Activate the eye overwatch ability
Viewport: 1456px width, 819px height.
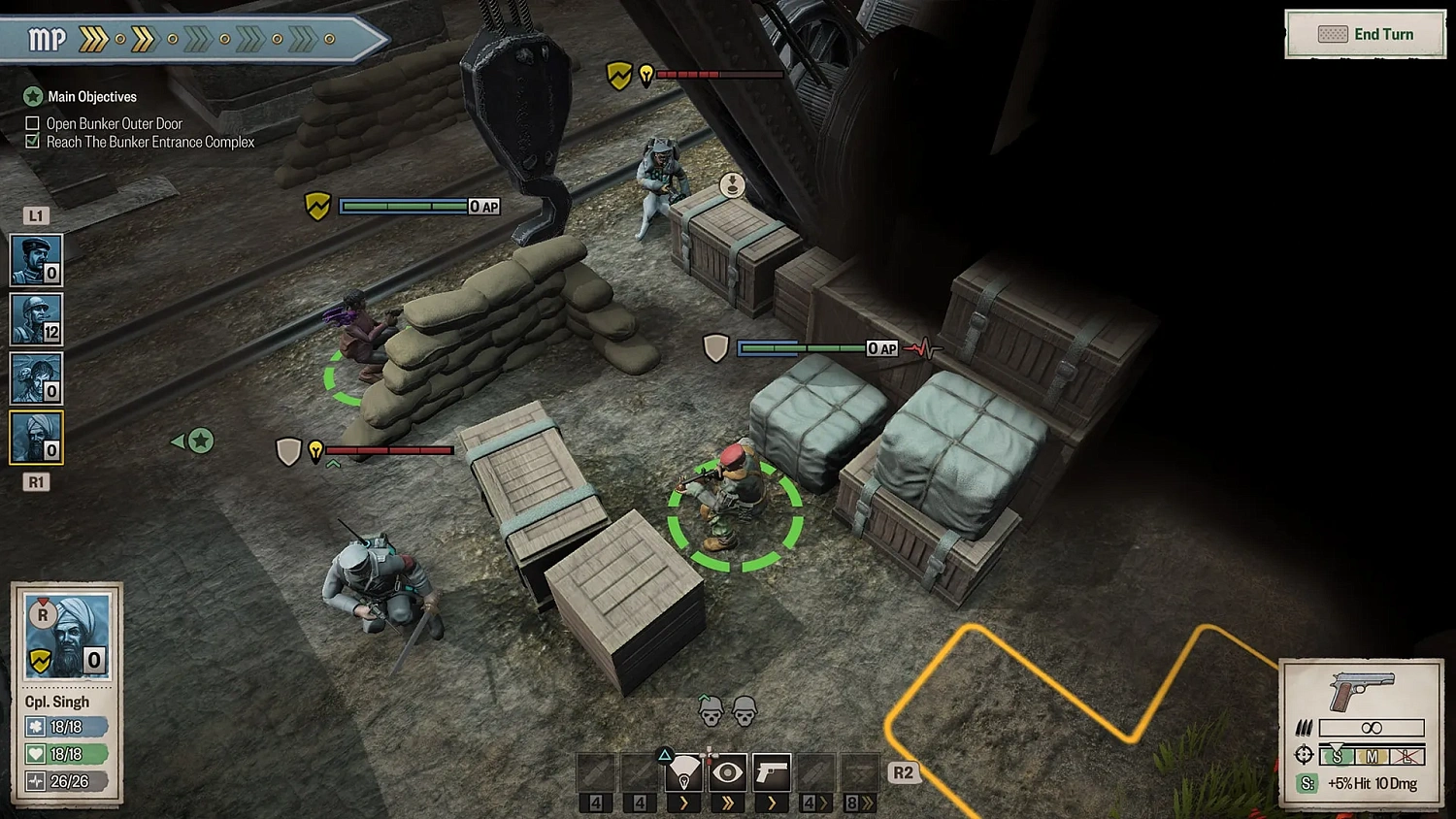click(x=728, y=771)
